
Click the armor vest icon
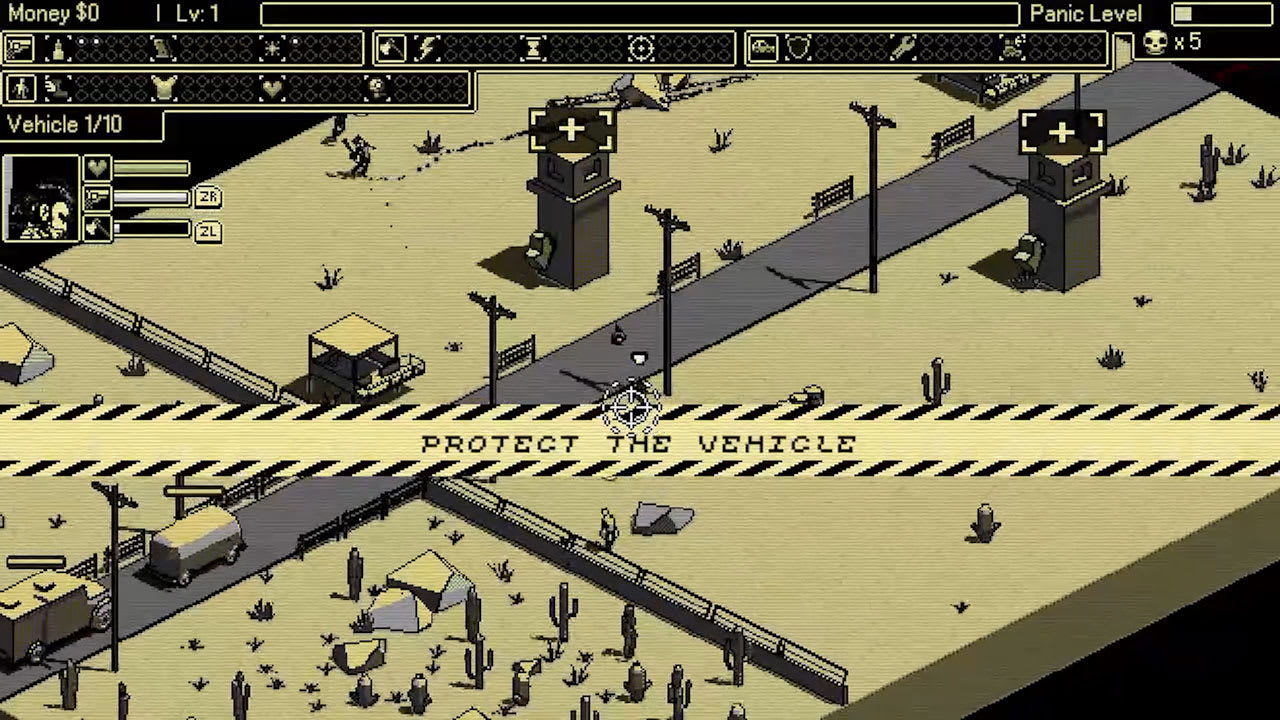[x=165, y=87]
